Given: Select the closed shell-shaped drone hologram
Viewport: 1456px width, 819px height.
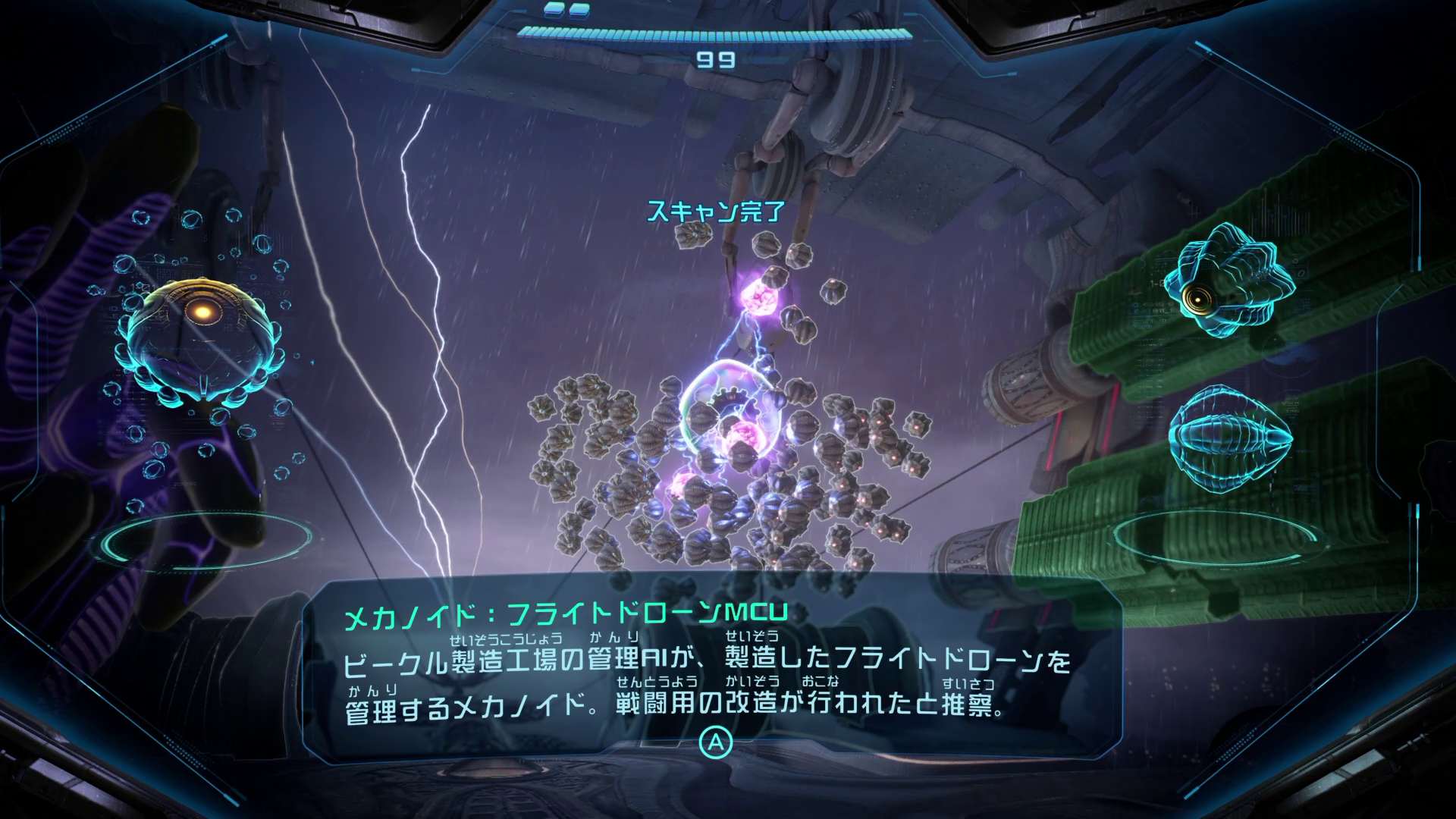Looking at the screenshot, I should 1228,437.
